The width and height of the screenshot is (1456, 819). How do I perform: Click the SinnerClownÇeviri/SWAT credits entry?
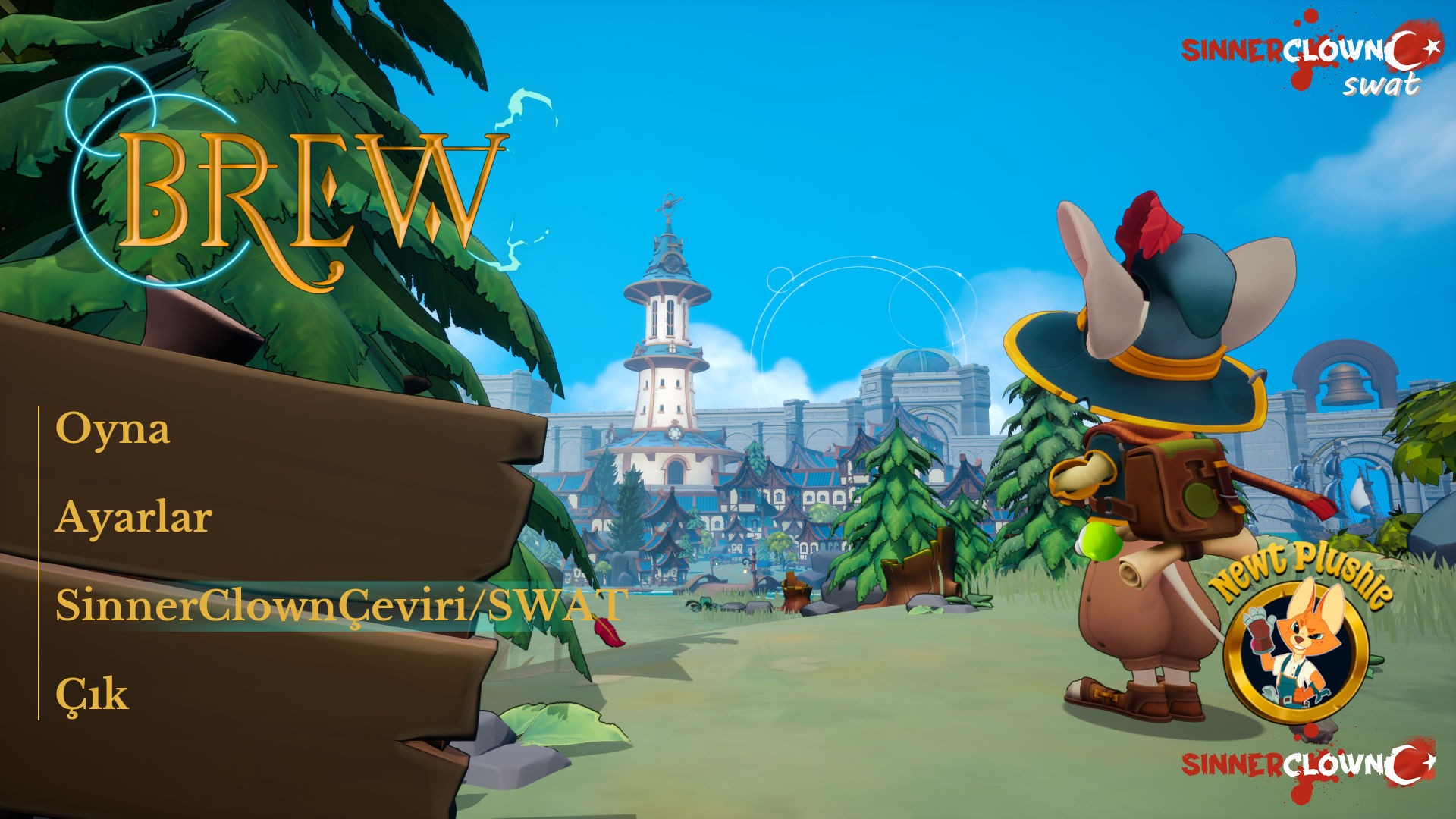(339, 604)
